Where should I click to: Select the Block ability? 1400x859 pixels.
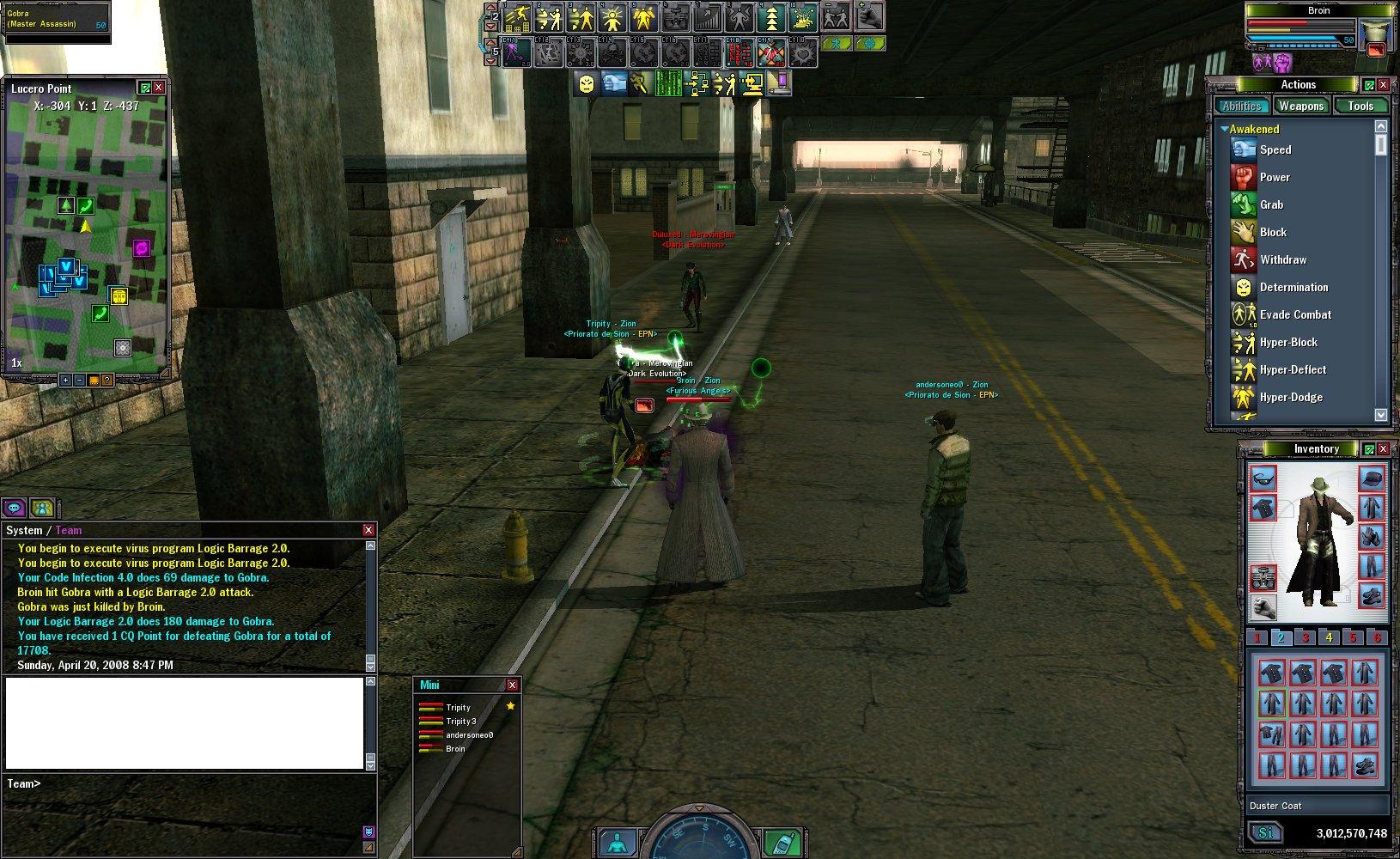point(1273,232)
